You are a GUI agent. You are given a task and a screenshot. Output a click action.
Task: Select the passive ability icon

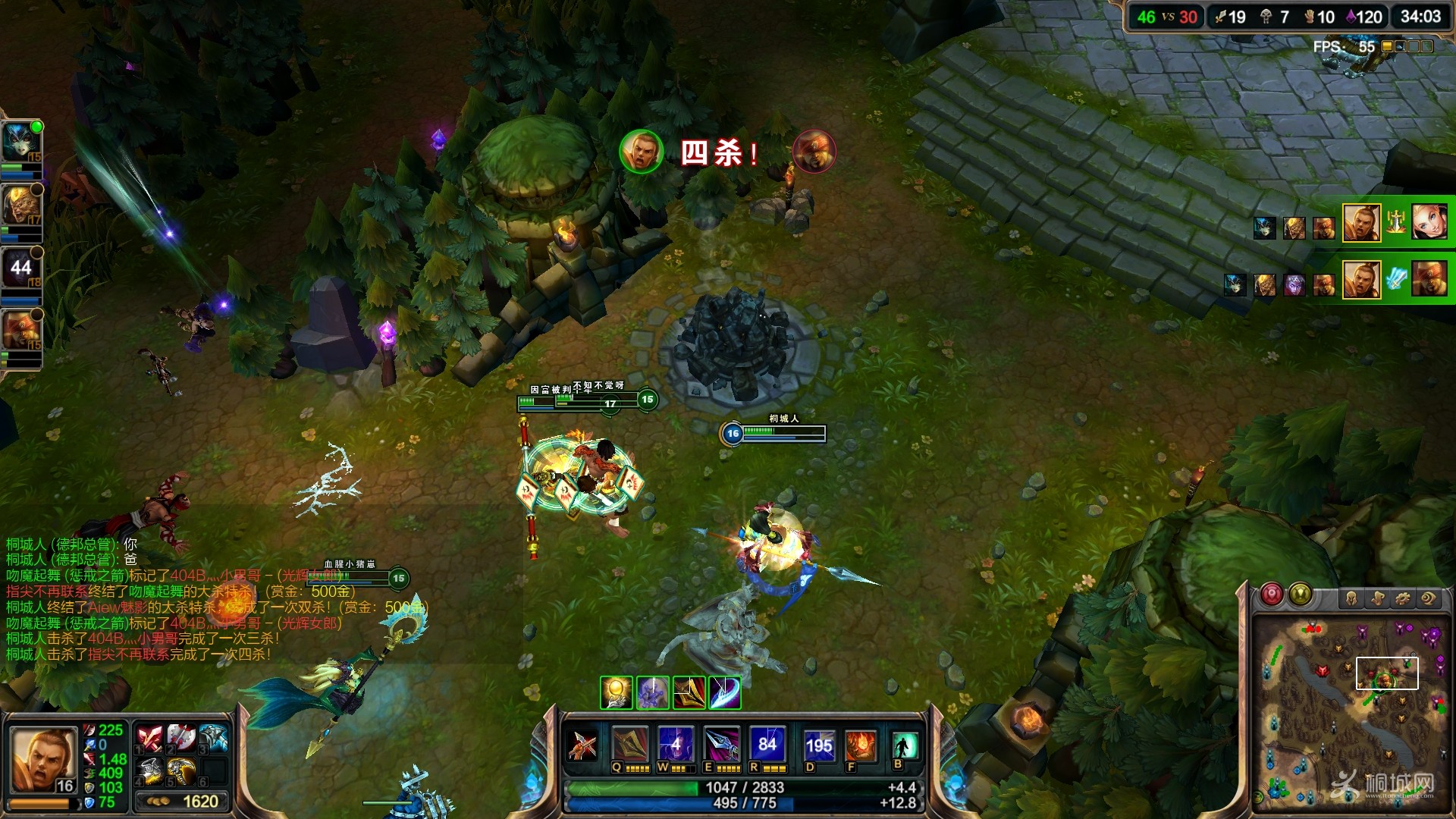583,745
